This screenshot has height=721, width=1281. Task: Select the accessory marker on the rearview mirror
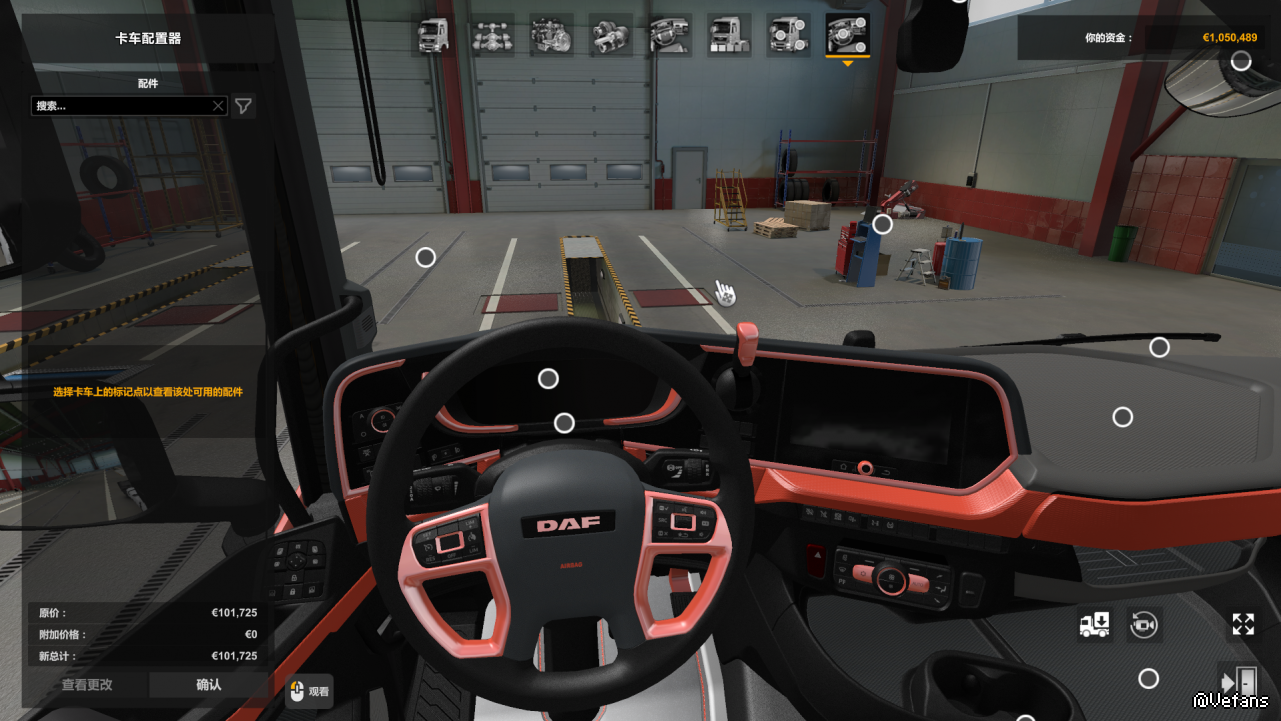click(x=1241, y=61)
